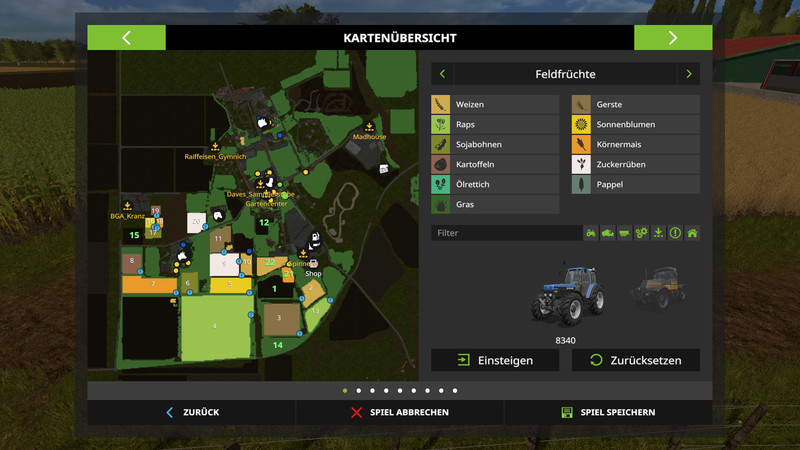Toggle the Raps crop filter
The image size is (800, 450).
(x=495, y=125)
